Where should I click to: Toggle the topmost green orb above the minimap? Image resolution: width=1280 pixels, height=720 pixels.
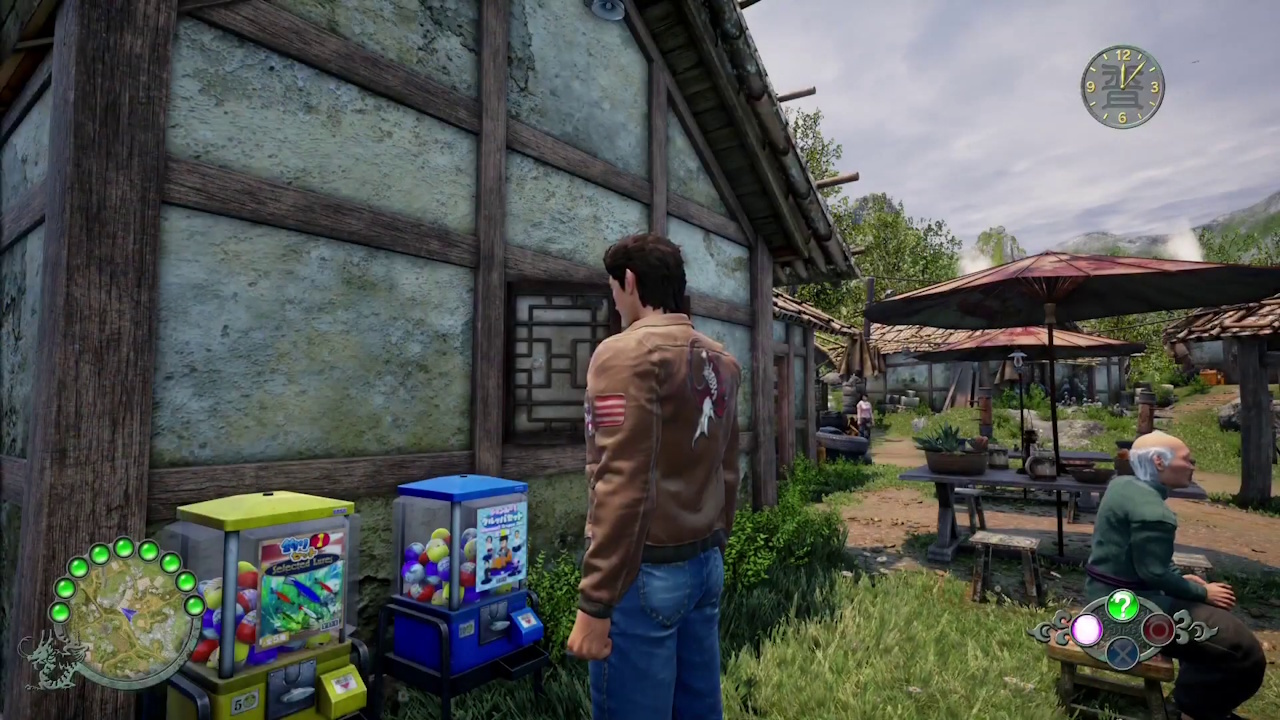(123, 548)
